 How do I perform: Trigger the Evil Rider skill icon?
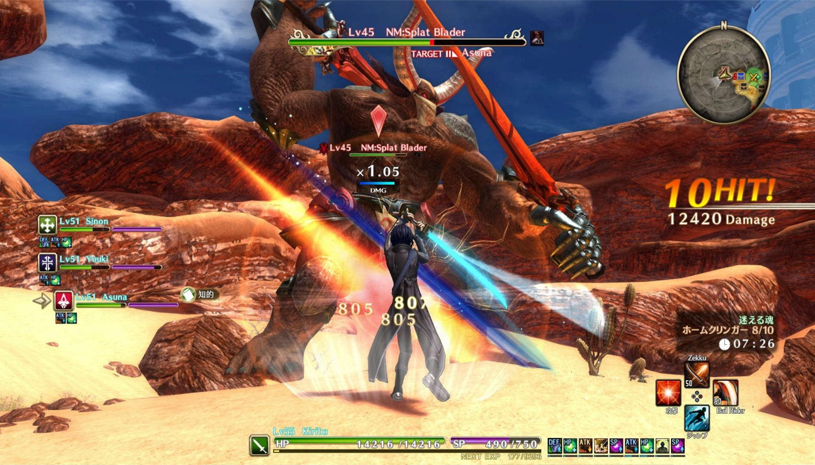pos(725,394)
